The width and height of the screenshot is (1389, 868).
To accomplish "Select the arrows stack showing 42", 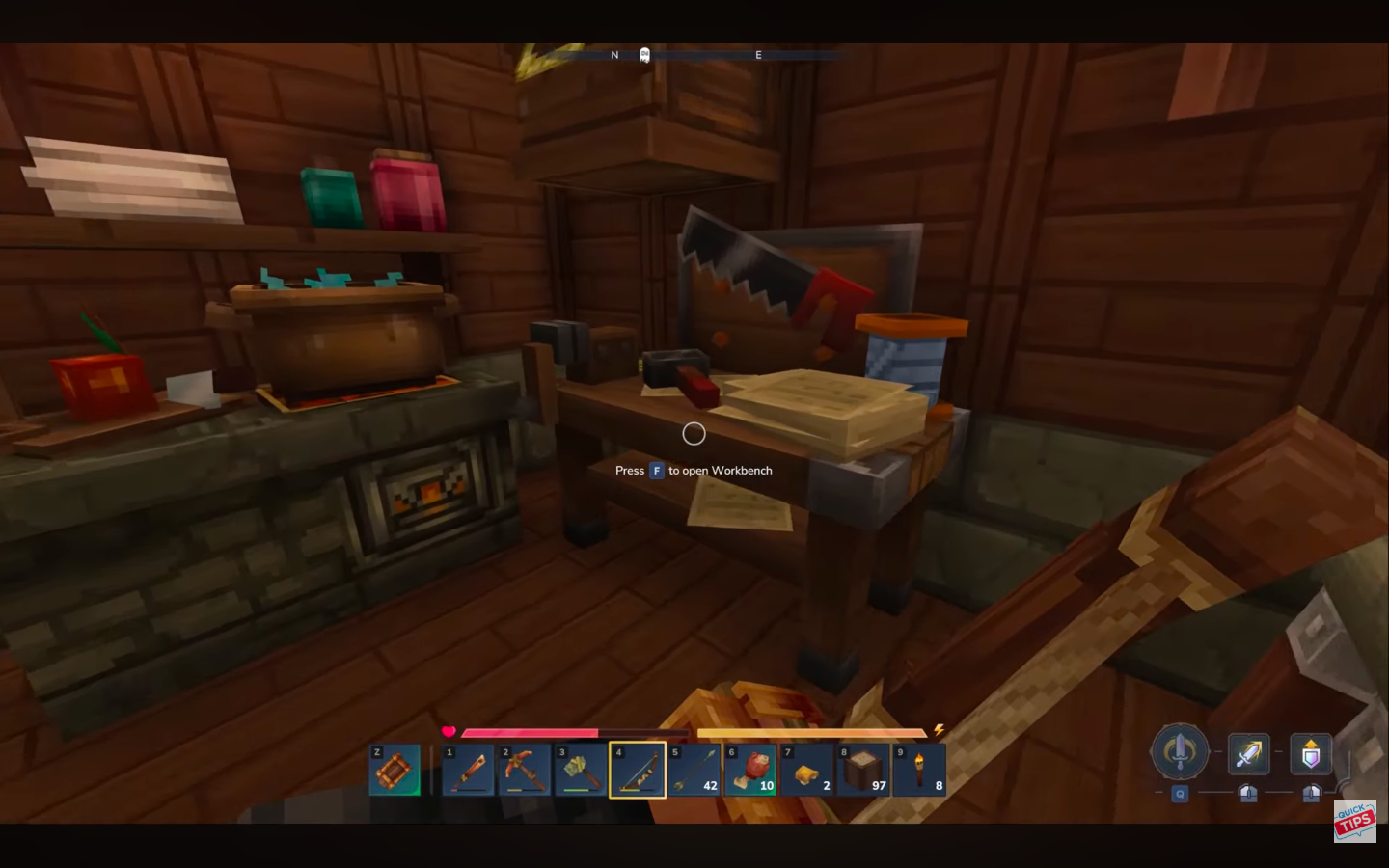I will [x=695, y=770].
